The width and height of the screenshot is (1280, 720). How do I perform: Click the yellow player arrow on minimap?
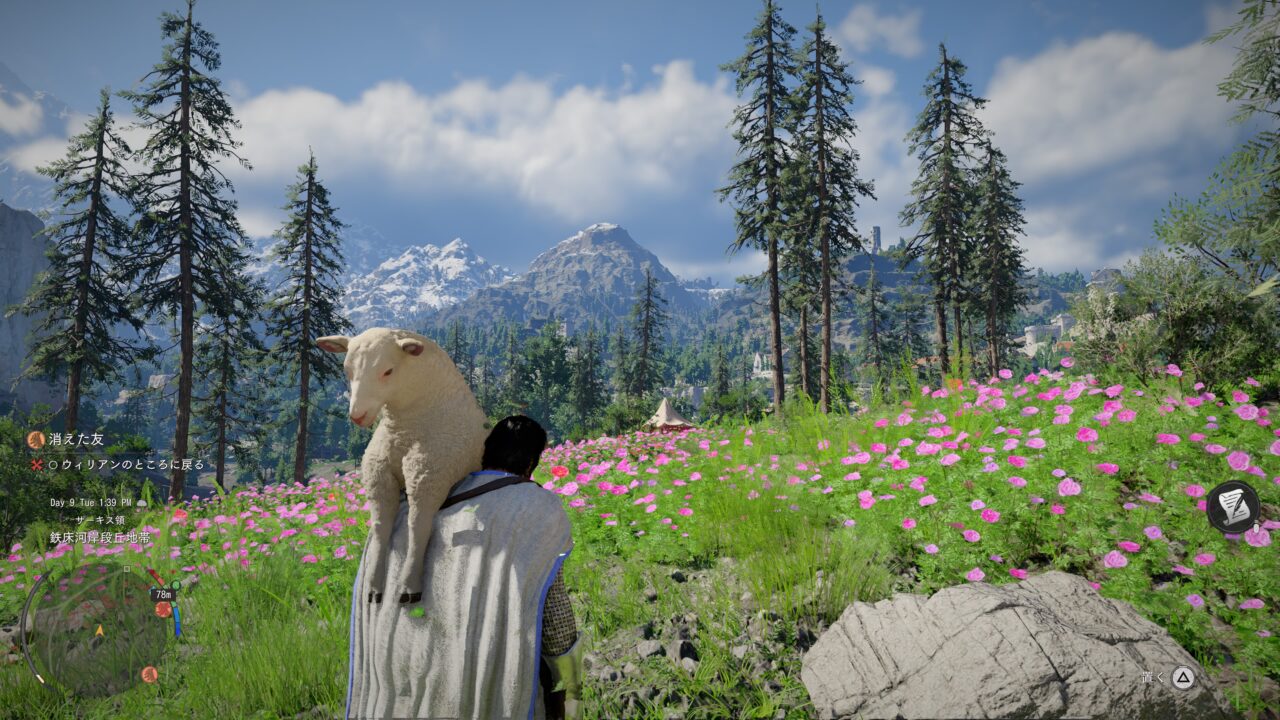[x=99, y=631]
